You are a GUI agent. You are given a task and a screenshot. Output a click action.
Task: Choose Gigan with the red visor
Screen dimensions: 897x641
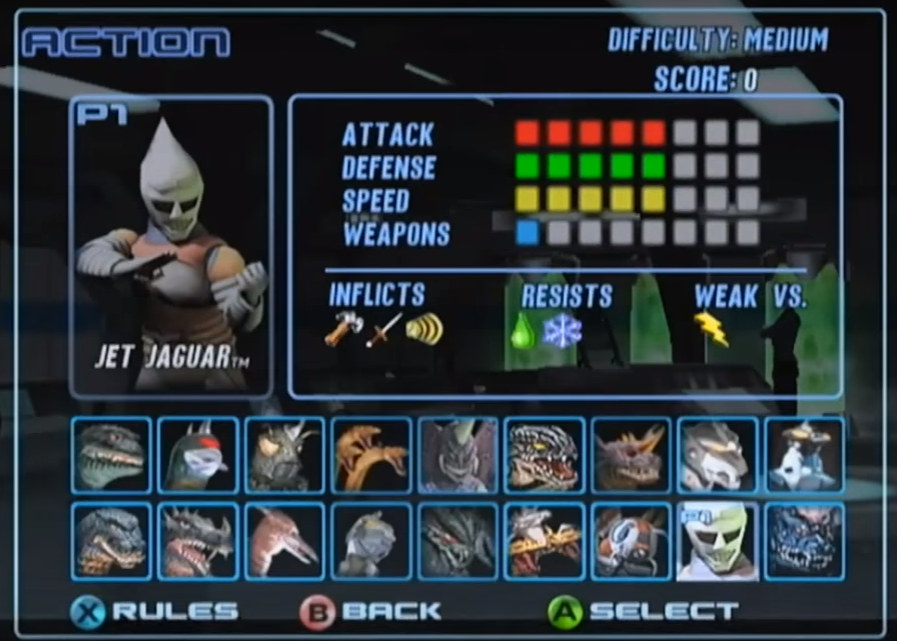[x=198, y=455]
